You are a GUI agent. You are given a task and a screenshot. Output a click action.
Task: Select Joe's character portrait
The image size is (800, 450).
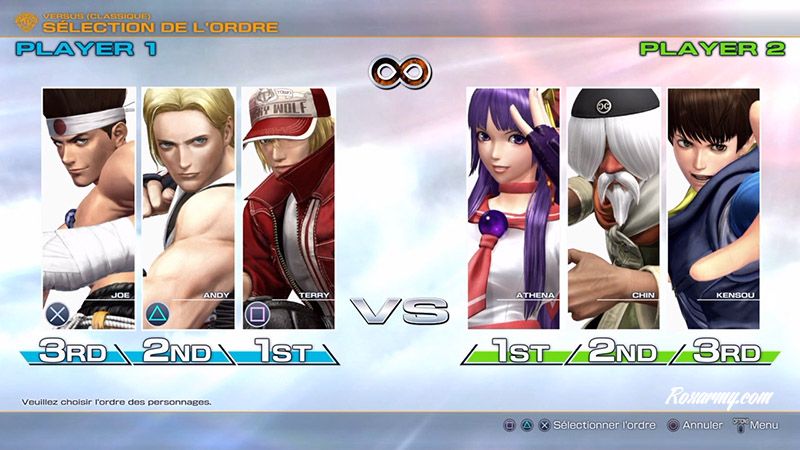pos(86,208)
